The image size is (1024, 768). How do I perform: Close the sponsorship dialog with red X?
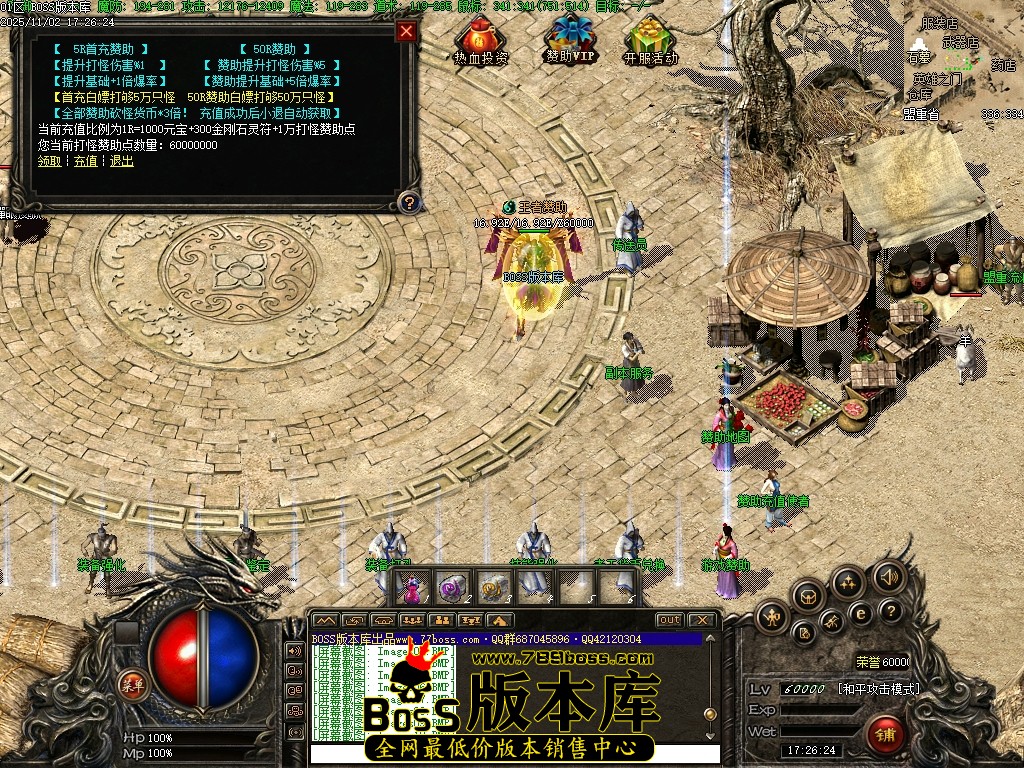406,31
